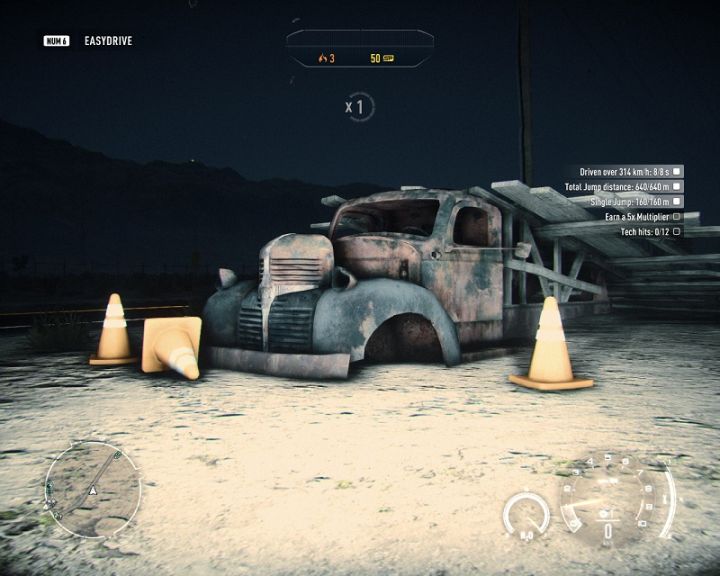Tick the "Tech hits" objective checkbox
The width and height of the screenshot is (720, 576).
coord(677,231)
